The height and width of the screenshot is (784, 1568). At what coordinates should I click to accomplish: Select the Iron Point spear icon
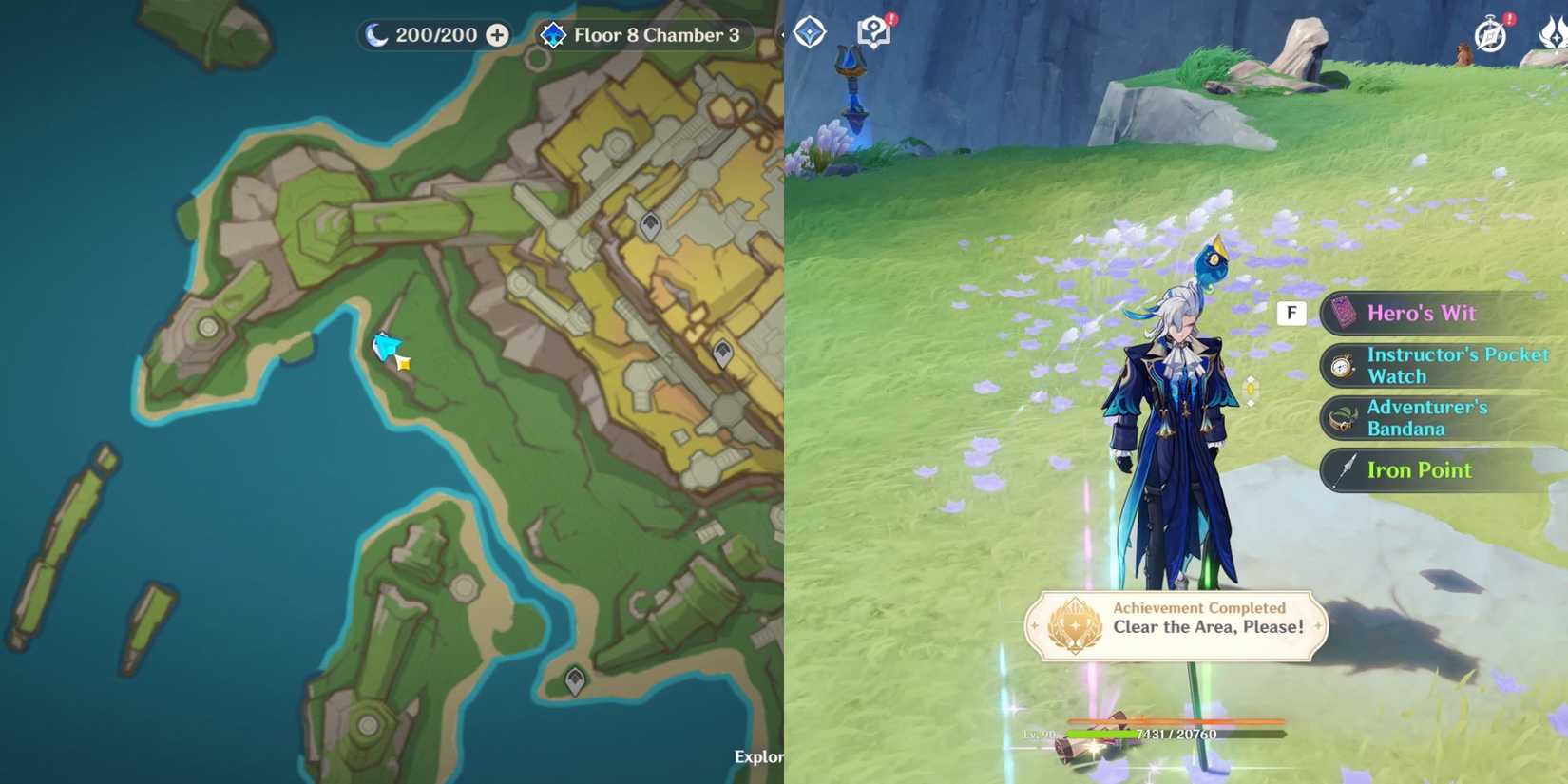click(x=1344, y=469)
